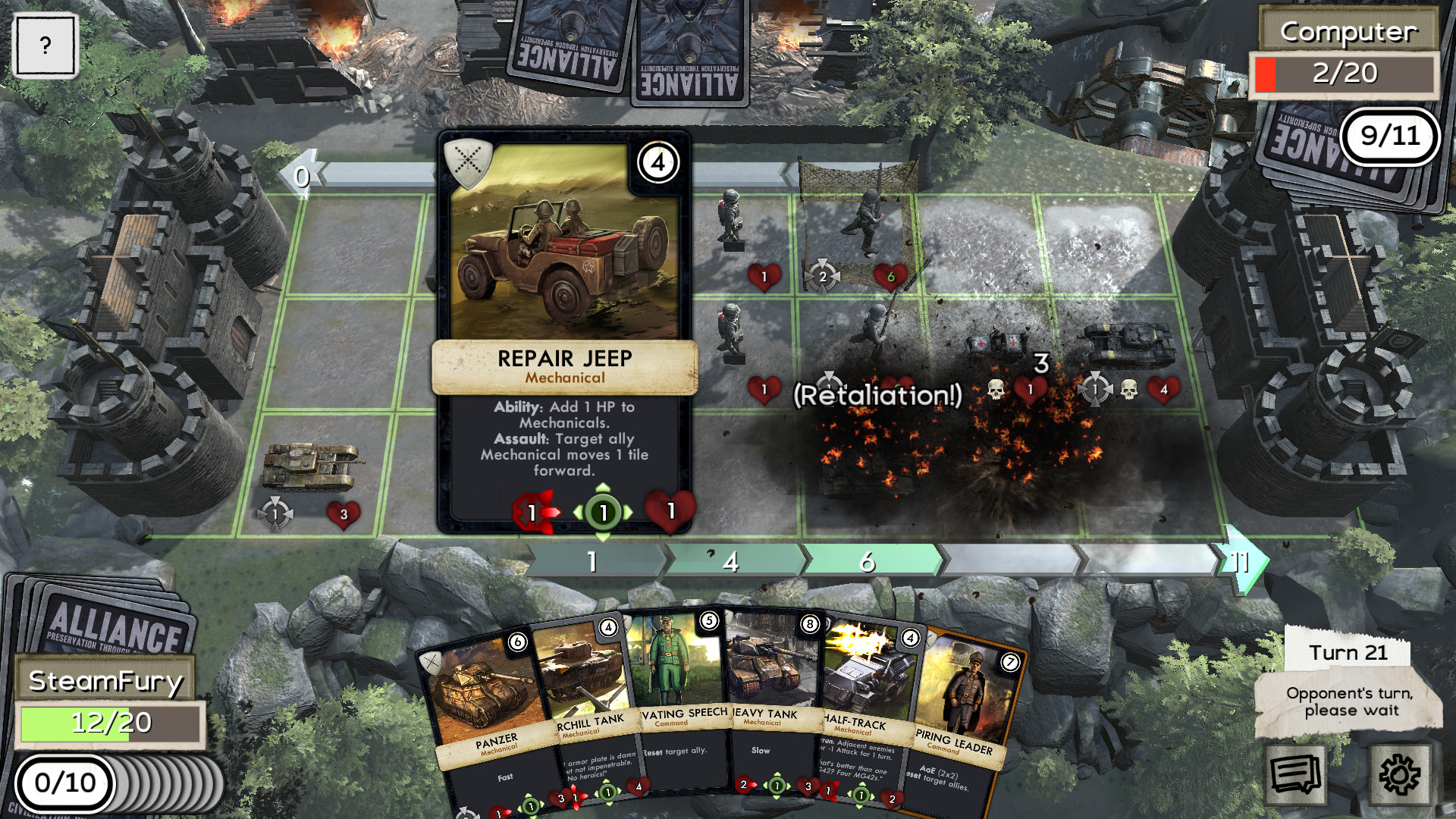Screen dimensions: 1456x819
Task: Click the cost badge 4 on Repair Jeep card
Action: point(658,162)
